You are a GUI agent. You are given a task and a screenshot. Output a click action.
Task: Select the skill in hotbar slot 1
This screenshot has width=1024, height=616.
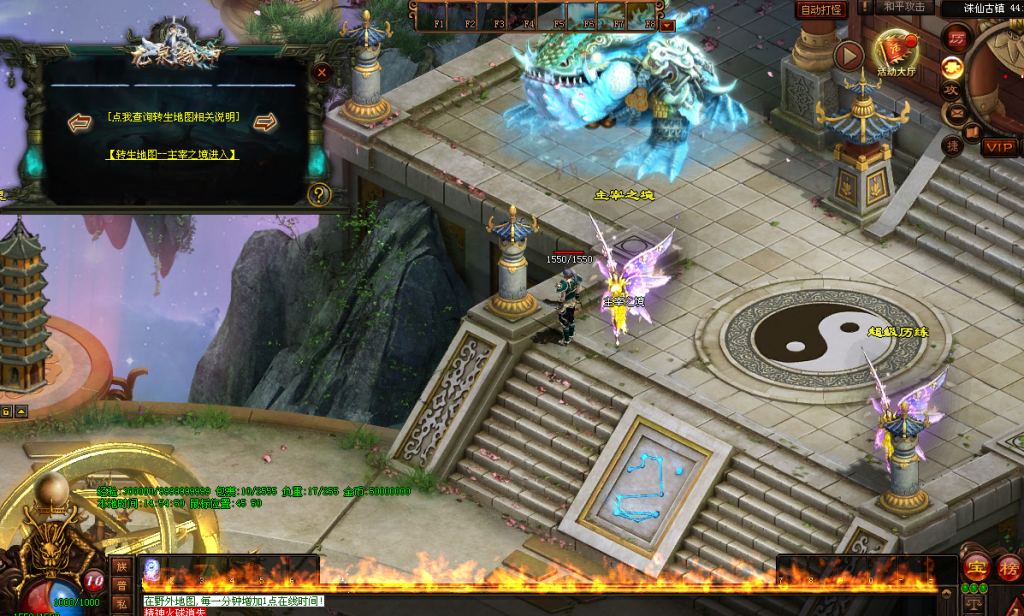[152, 568]
